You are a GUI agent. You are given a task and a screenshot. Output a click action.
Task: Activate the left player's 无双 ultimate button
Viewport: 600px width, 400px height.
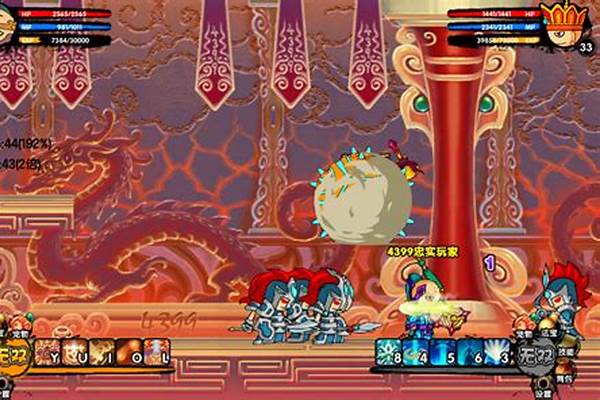[x=14, y=353]
